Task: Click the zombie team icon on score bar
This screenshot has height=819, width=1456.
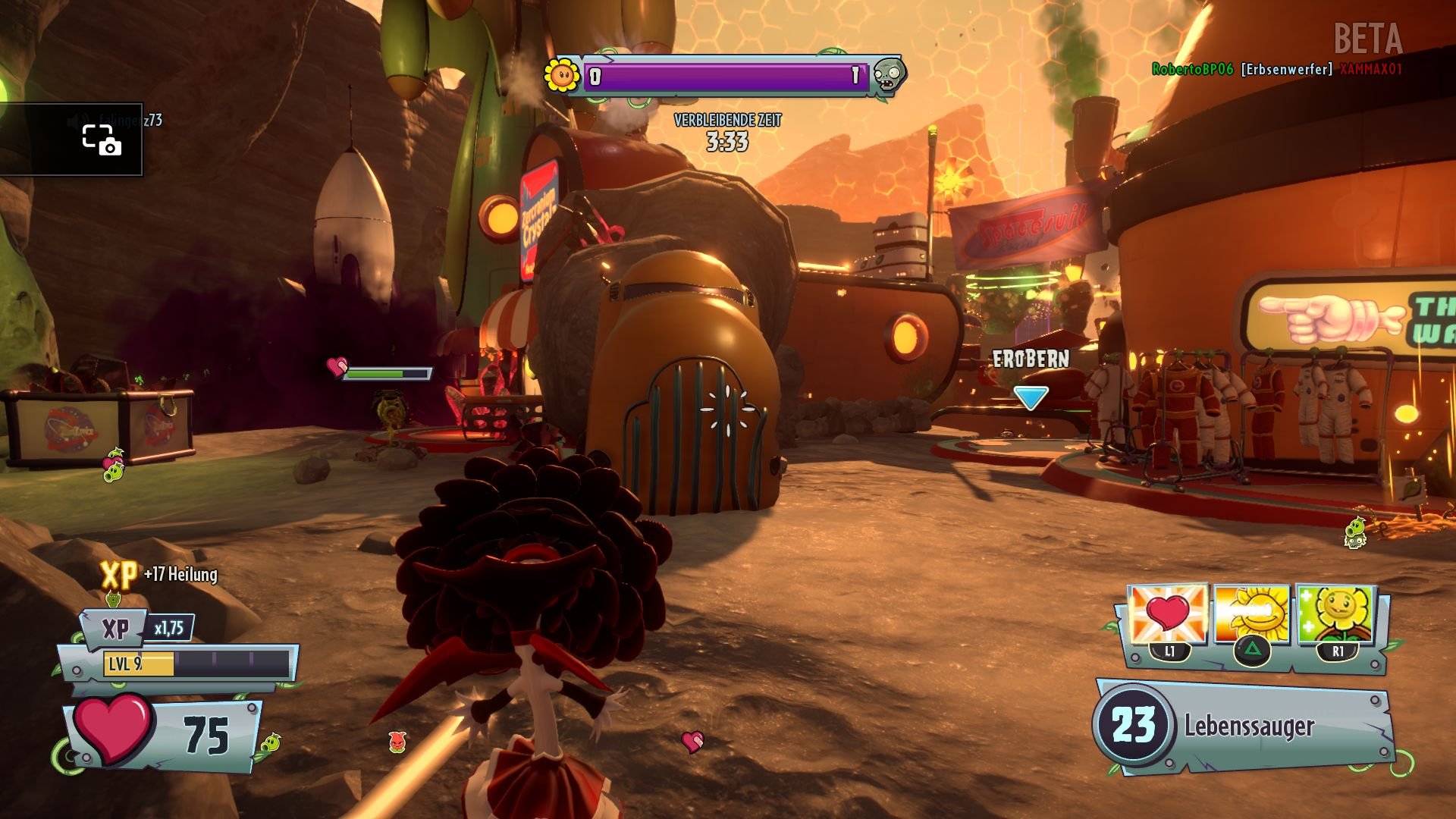Action: [887, 74]
